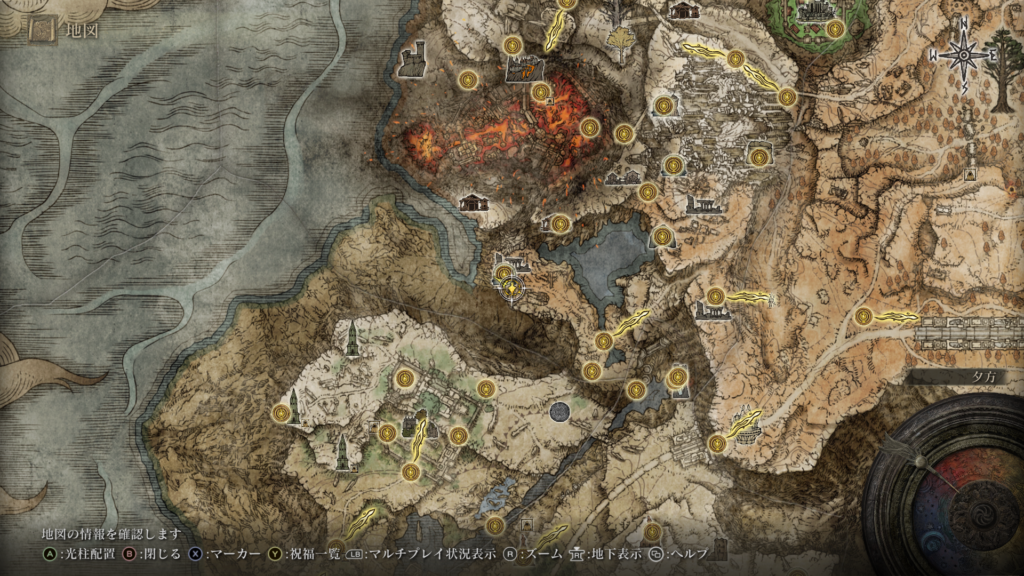1024x576 pixels.
Task: Click the dark blue round map marker
Action: (x=560, y=410)
